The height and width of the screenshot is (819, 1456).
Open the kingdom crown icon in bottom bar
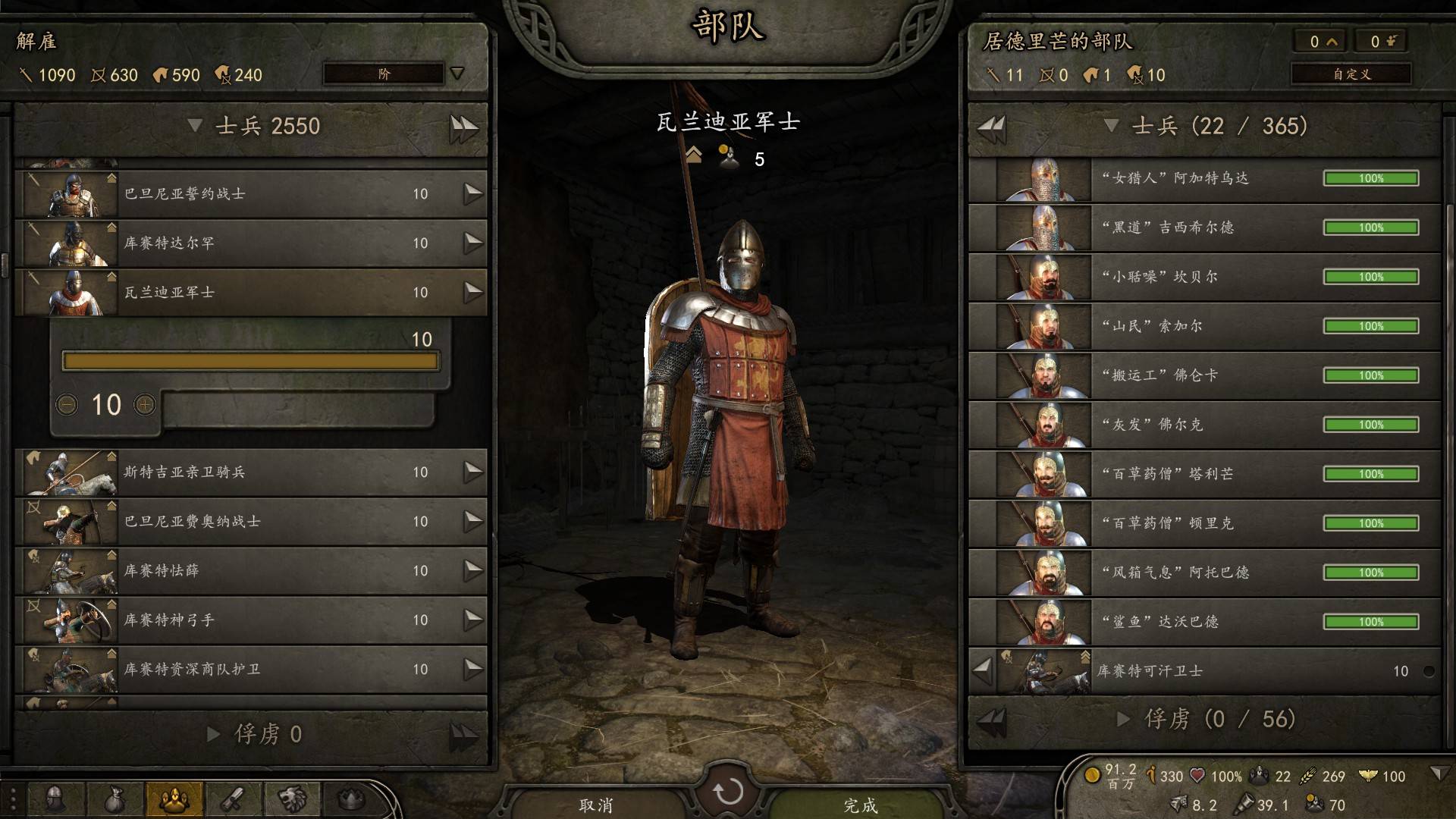pyautogui.click(x=350, y=799)
